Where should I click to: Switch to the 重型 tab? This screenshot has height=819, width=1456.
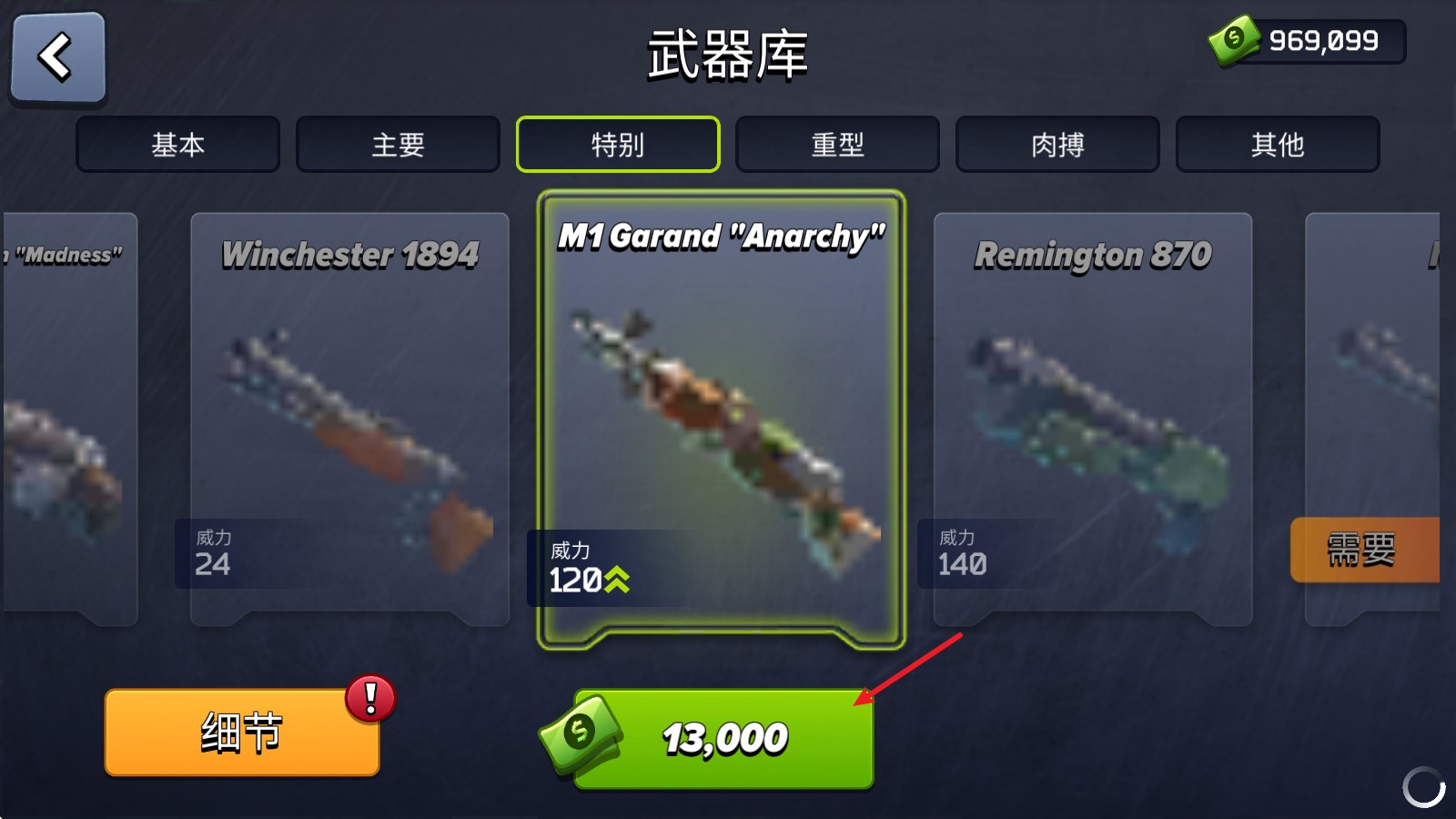pos(837,144)
